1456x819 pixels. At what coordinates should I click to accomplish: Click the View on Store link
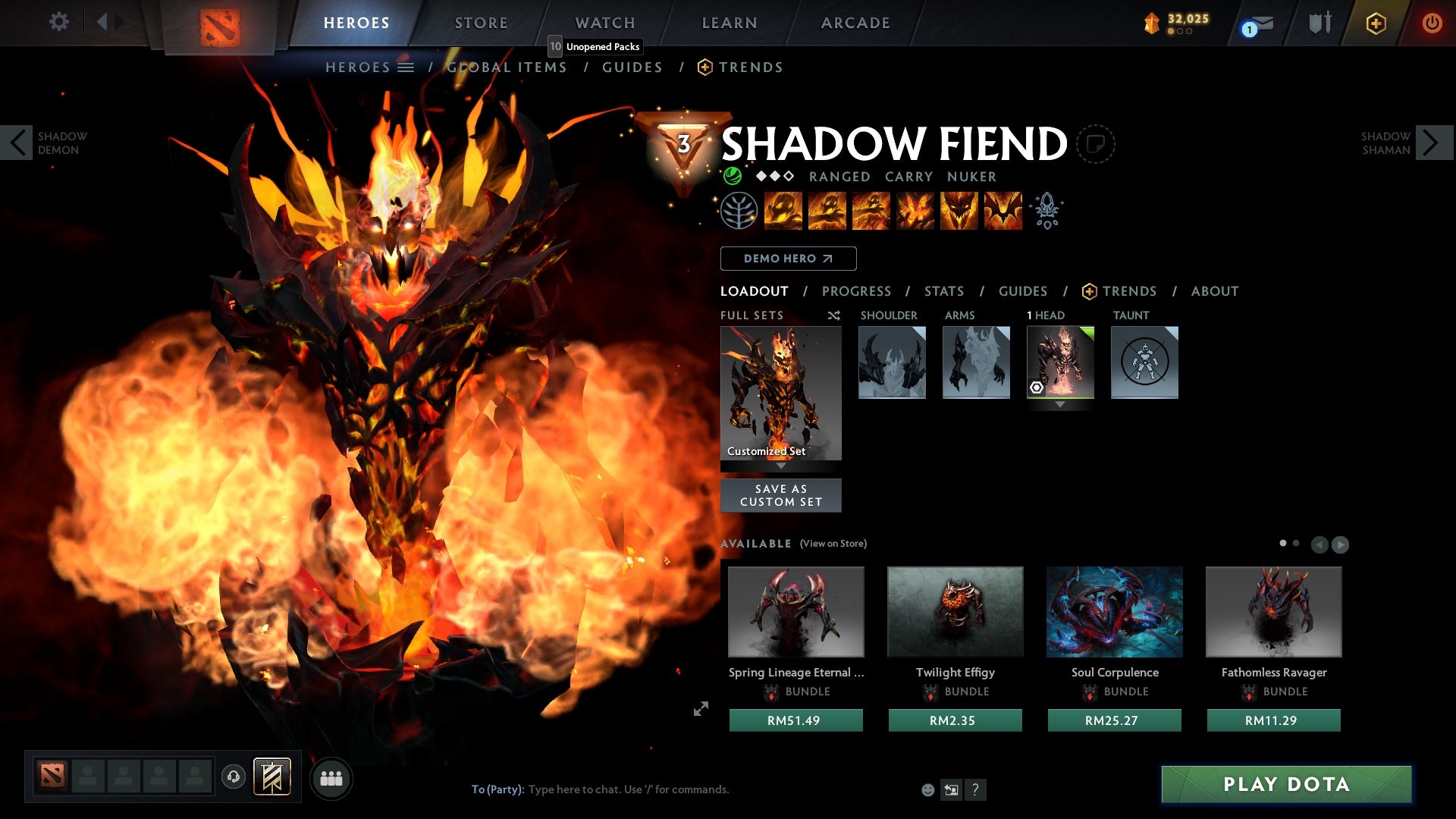[x=832, y=544]
